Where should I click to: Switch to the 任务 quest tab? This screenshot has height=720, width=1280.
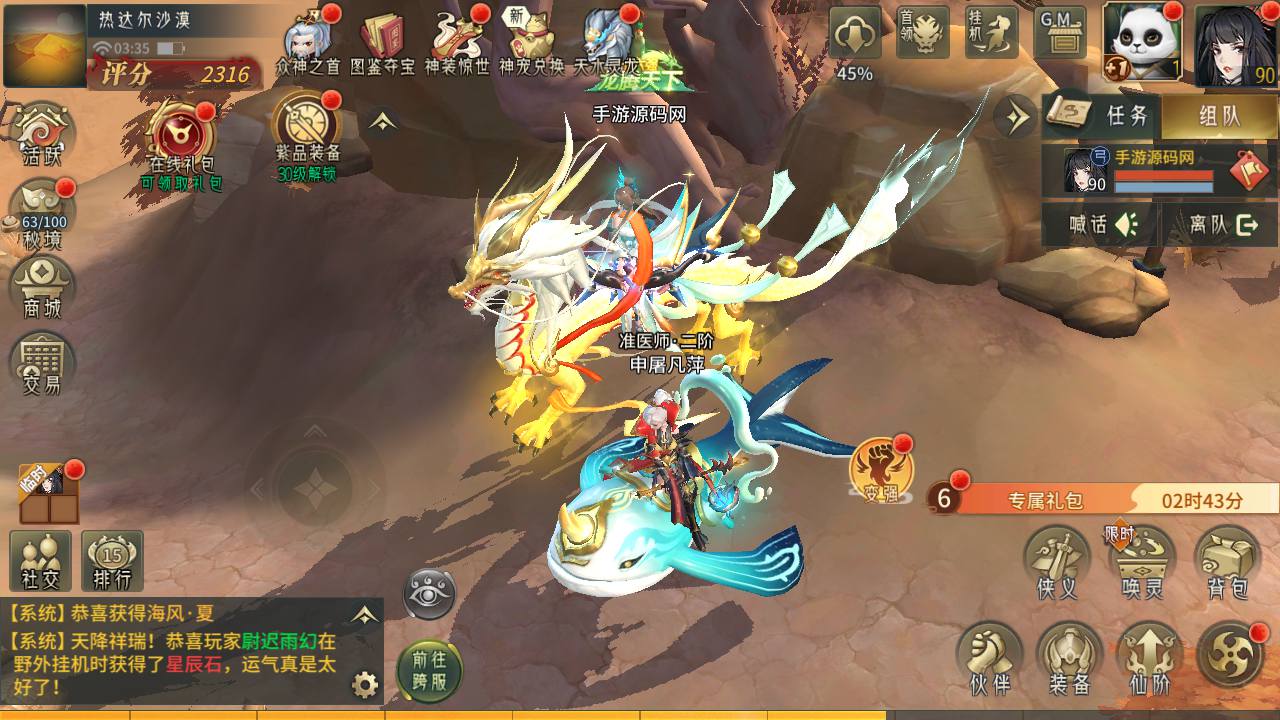(x=1101, y=116)
